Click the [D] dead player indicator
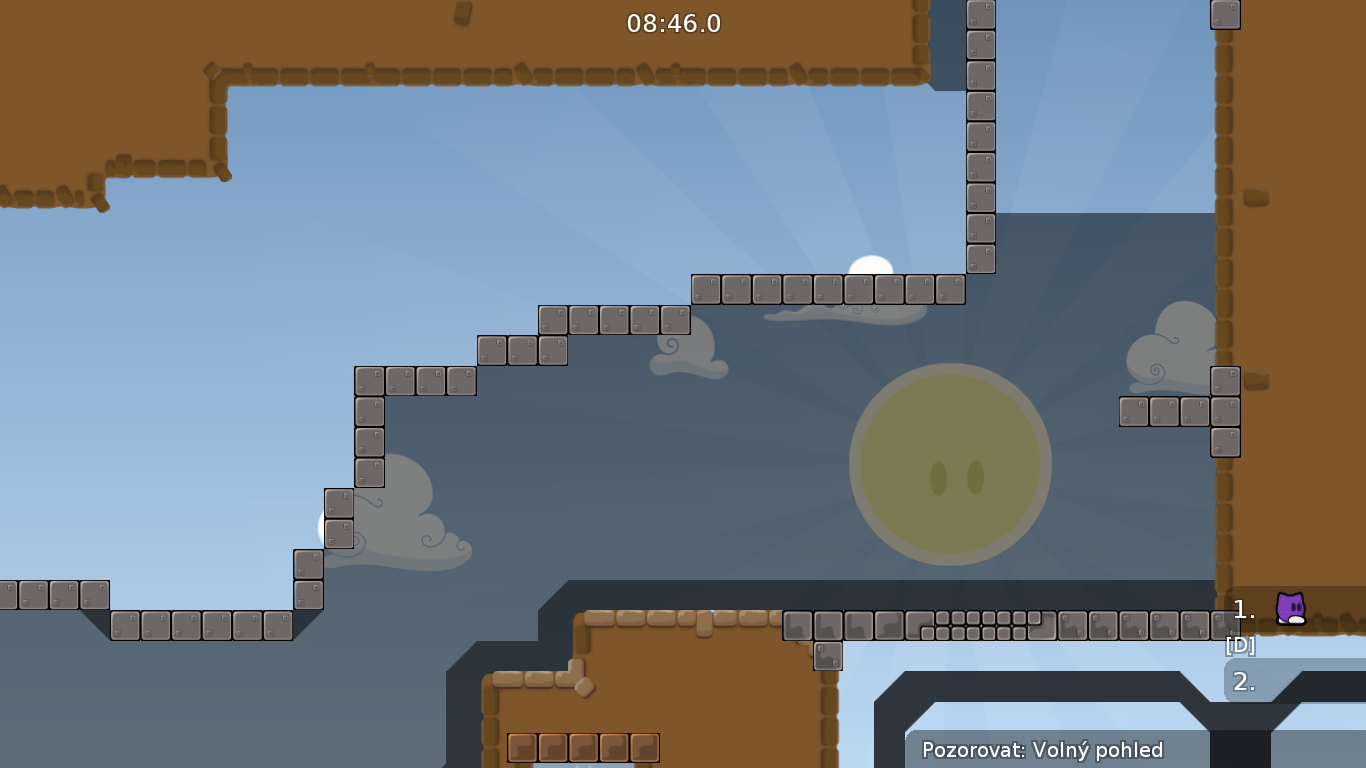The width and height of the screenshot is (1366, 768). tap(1240, 645)
